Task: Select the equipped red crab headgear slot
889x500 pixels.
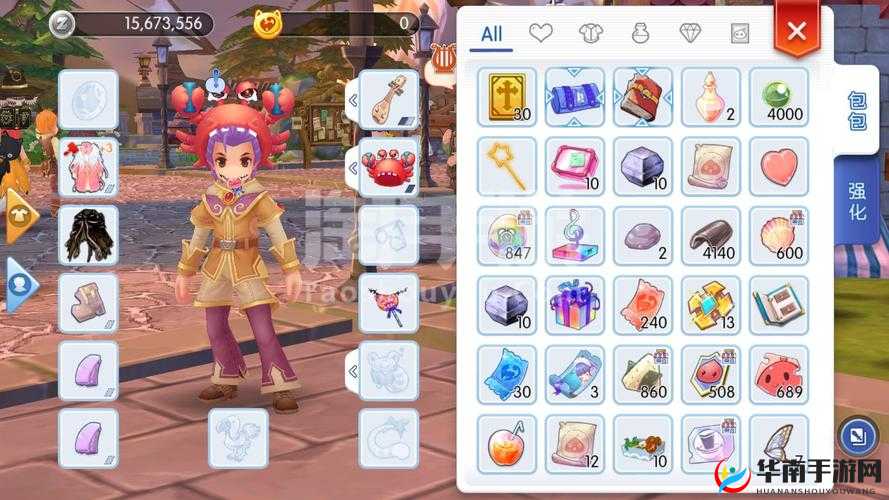Action: click(x=388, y=166)
